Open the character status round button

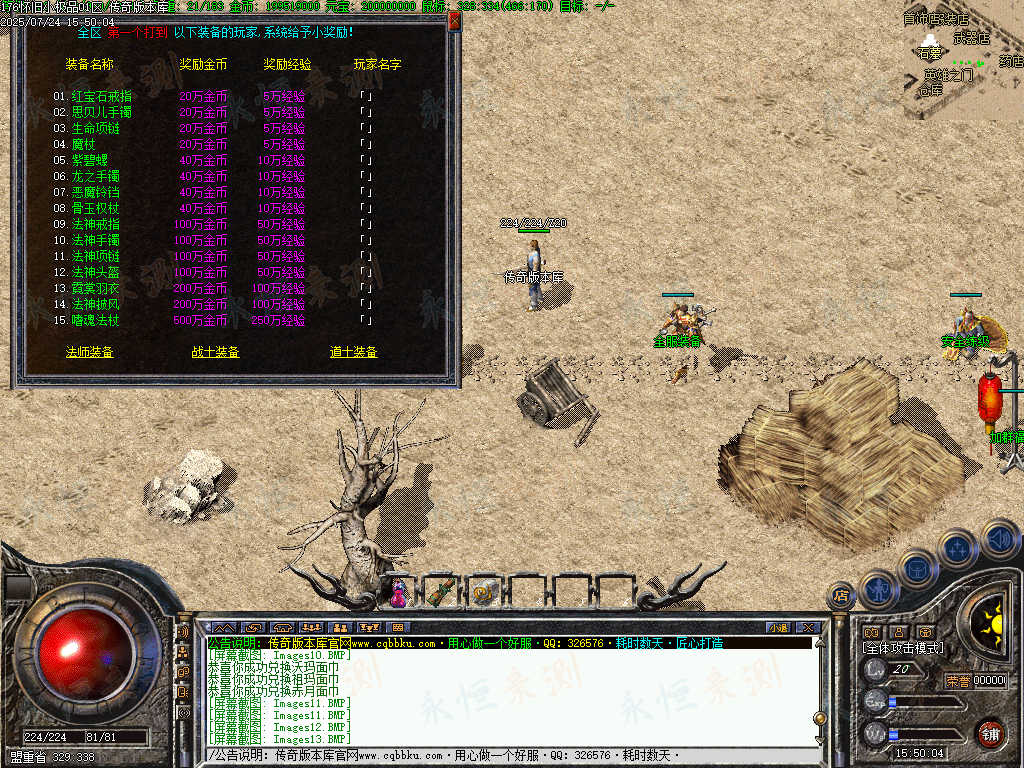[879, 589]
